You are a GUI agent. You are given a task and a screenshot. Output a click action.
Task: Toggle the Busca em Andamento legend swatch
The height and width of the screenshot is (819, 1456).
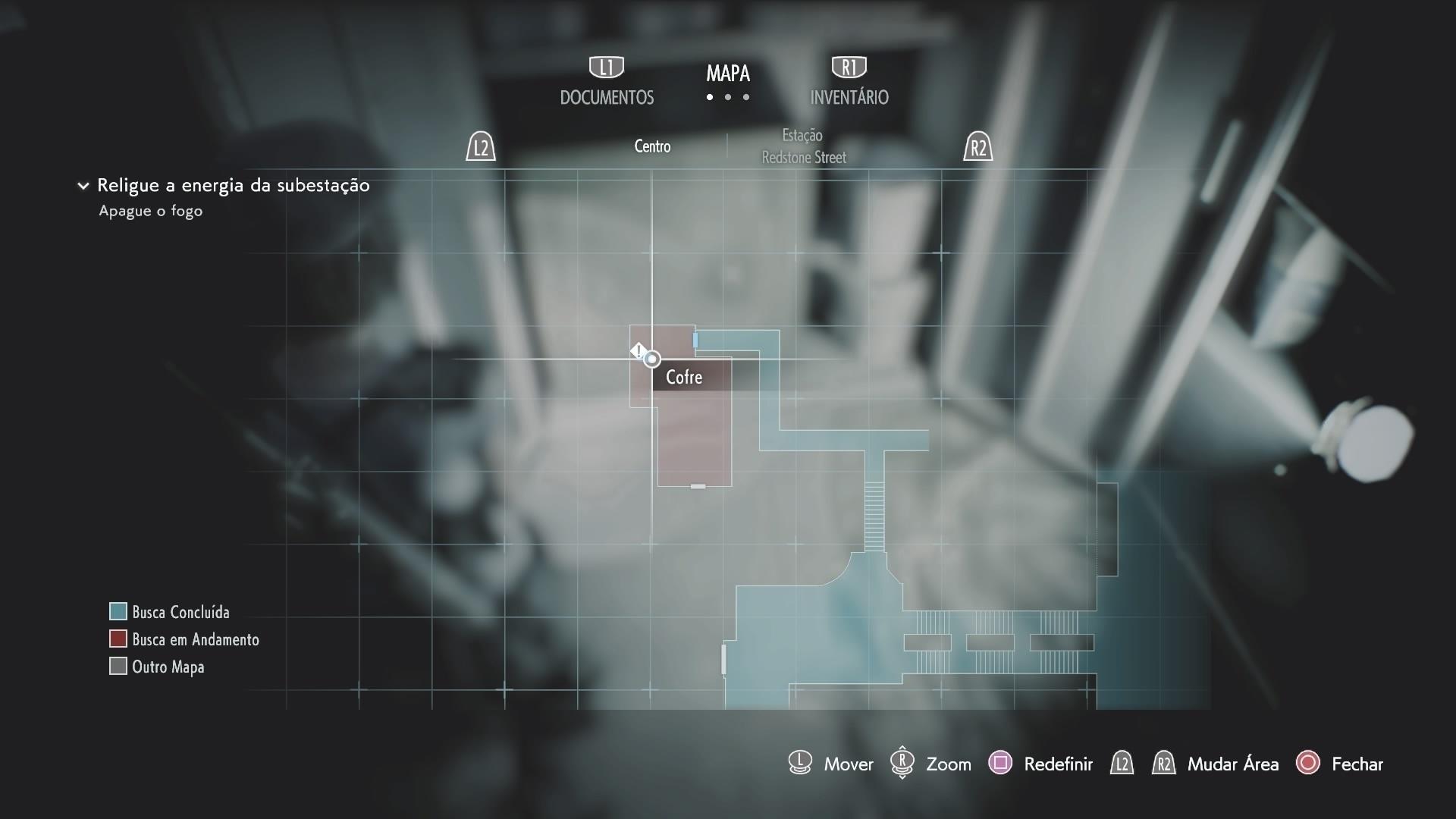pos(118,639)
